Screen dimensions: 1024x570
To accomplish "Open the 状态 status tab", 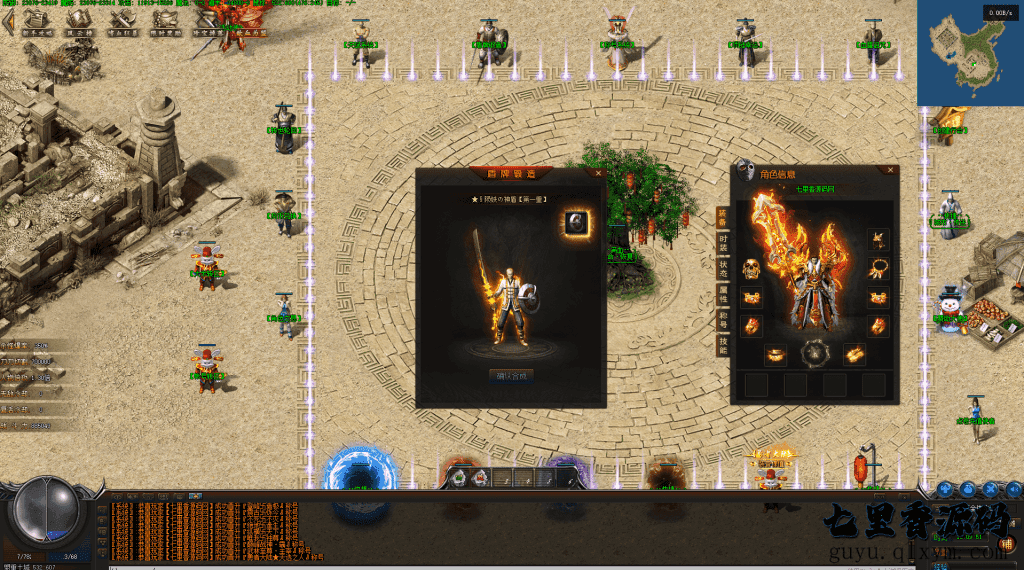I will coord(722,269).
